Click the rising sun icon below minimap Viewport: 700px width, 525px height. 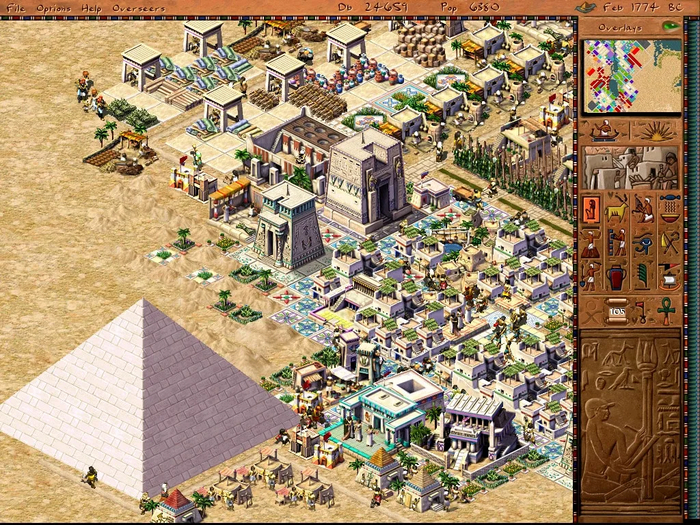tap(656, 130)
